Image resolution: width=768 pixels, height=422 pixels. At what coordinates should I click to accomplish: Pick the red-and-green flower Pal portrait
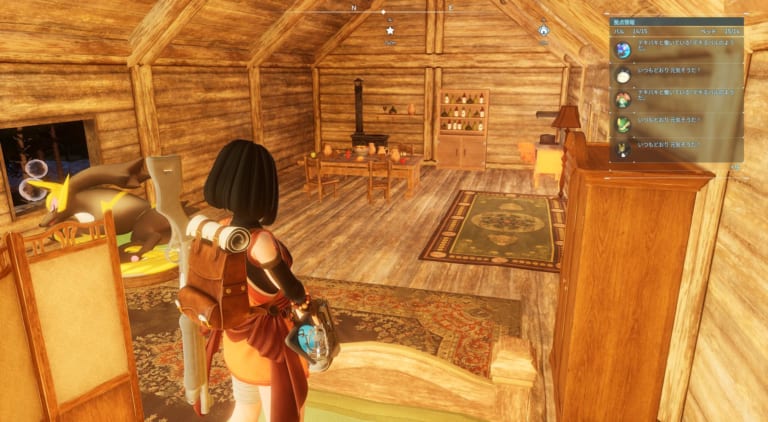pyautogui.click(x=623, y=99)
